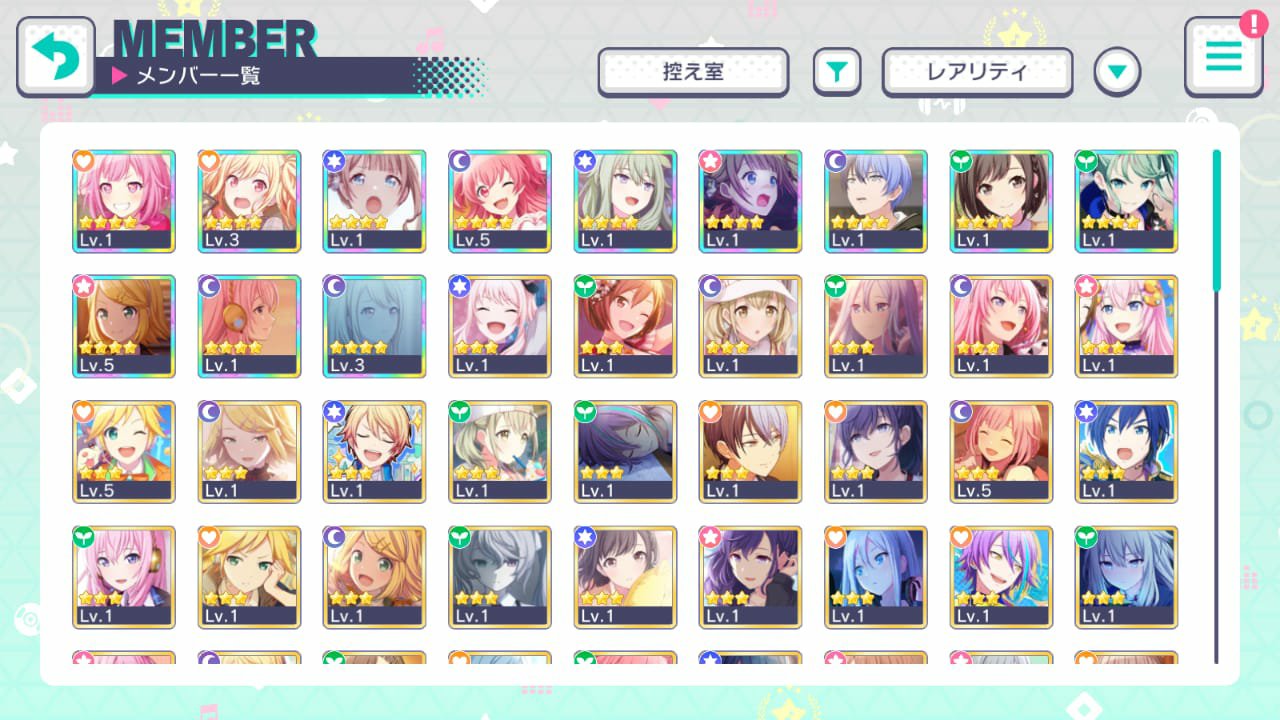Select the red-haired winking Lv.5 card

(500, 201)
